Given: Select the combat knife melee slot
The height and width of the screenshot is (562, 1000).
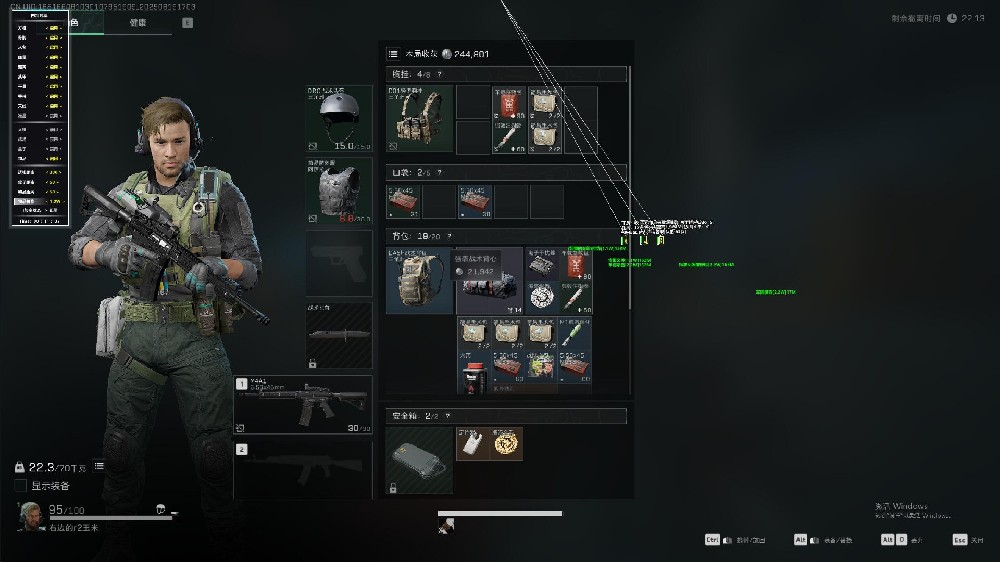Looking at the screenshot, I should [339, 336].
